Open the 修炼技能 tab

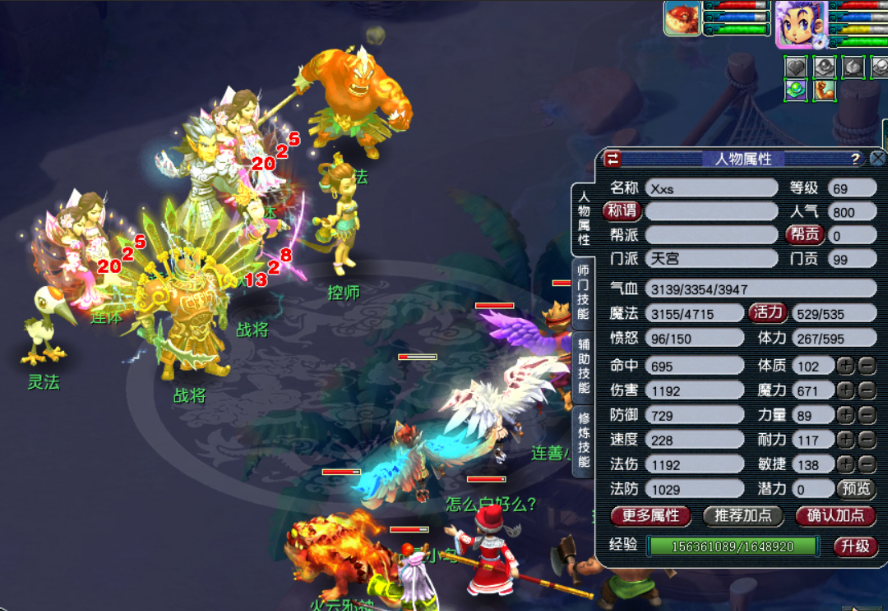click(x=584, y=440)
